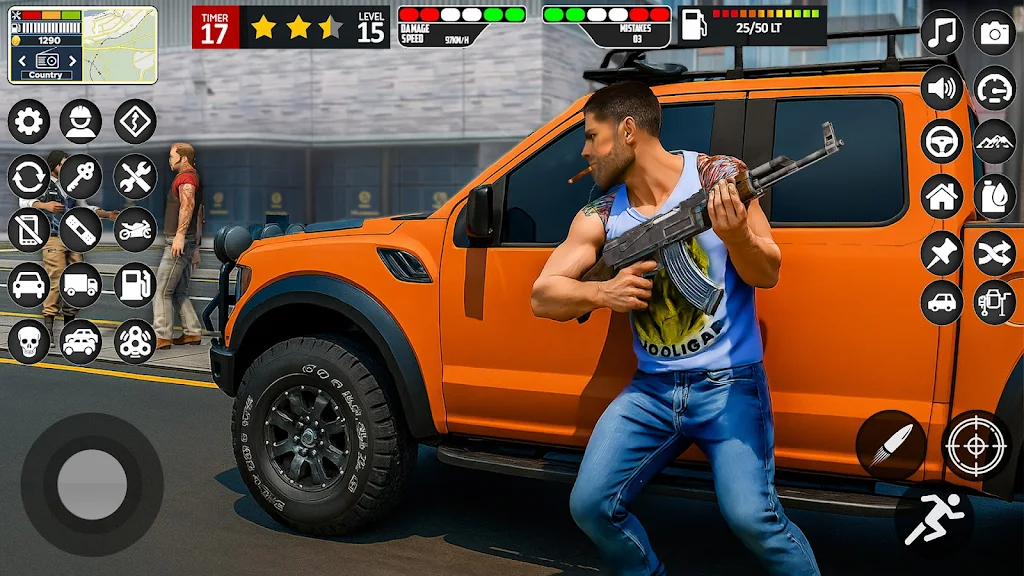Viewport: 1024px width, 576px height.
Task: Open the crossed wrench repair icon
Action: [135, 177]
